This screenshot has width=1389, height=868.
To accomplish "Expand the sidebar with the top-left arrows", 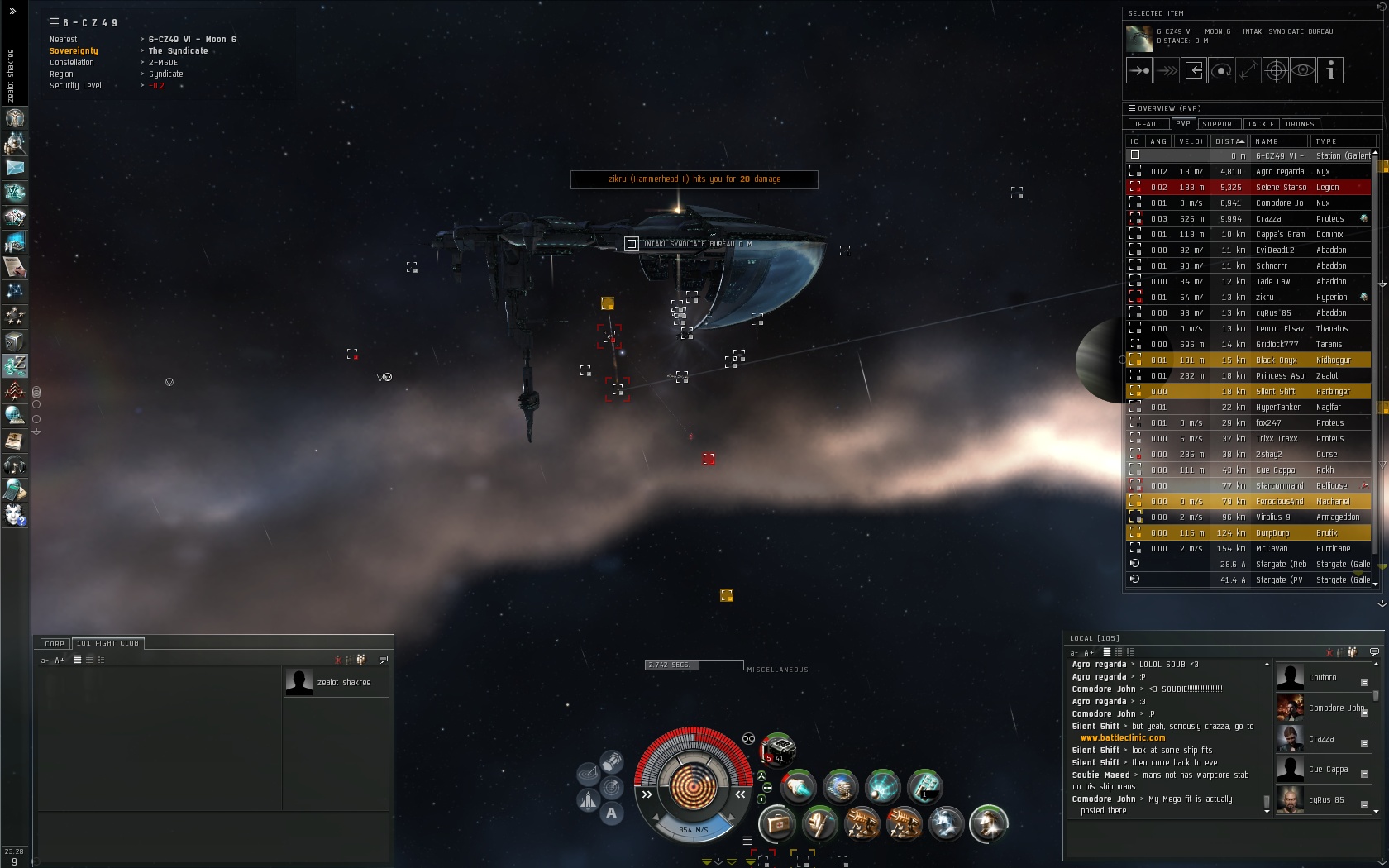I will pos(12,12).
